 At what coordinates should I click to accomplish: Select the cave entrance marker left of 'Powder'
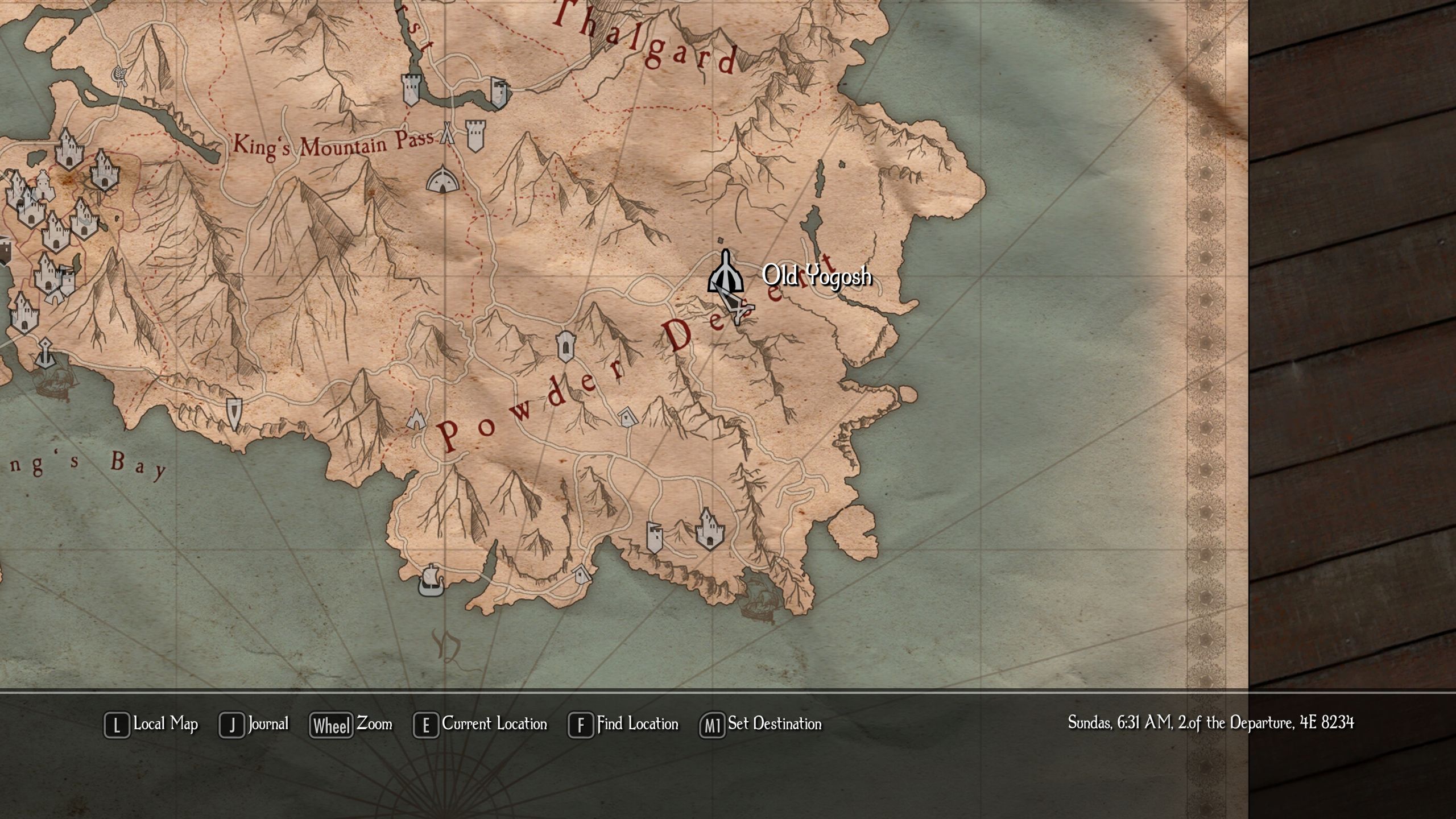(x=416, y=419)
